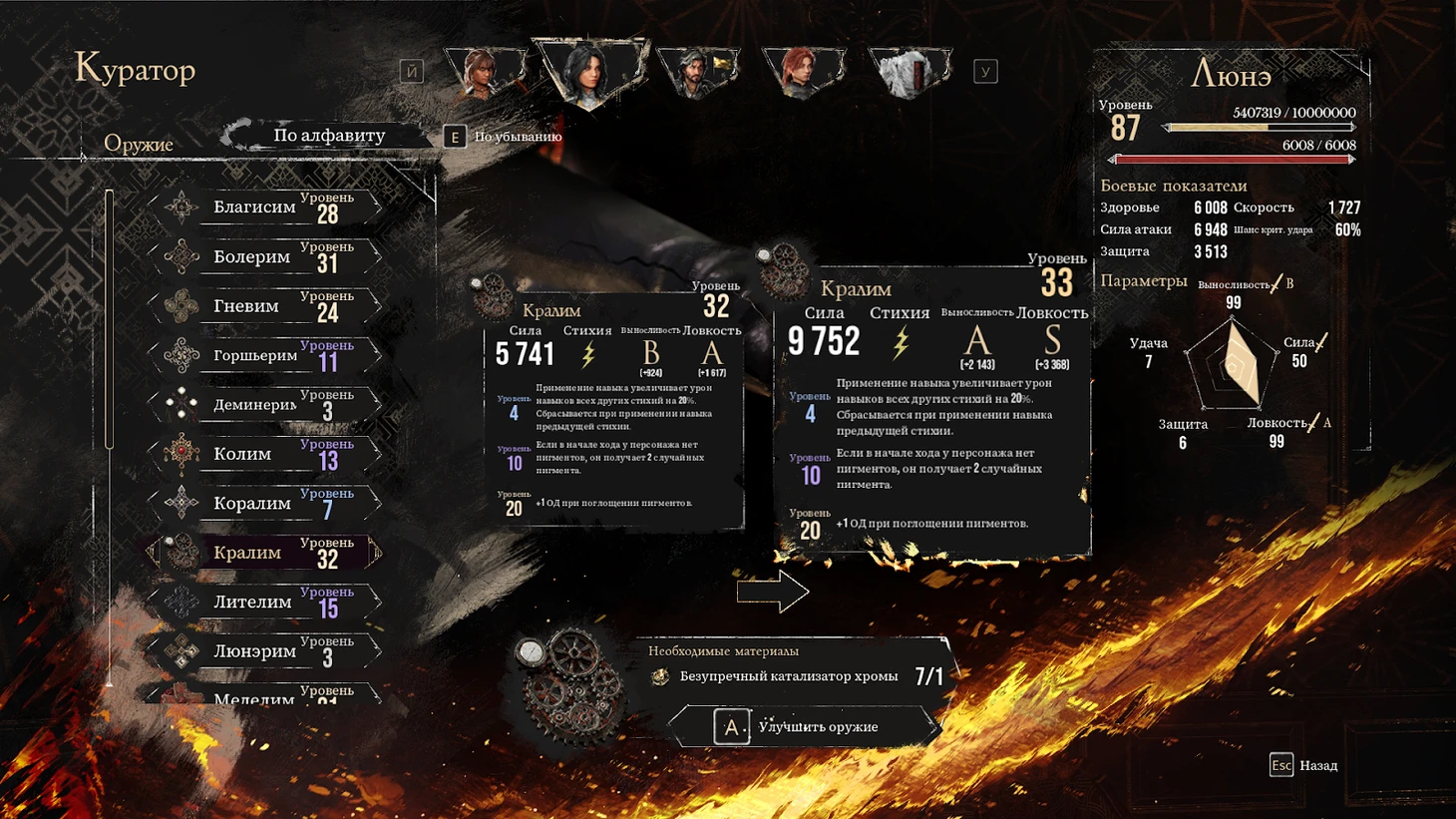Select the Гневим weapon entry
The width and height of the screenshot is (1456, 819).
pos(264,306)
